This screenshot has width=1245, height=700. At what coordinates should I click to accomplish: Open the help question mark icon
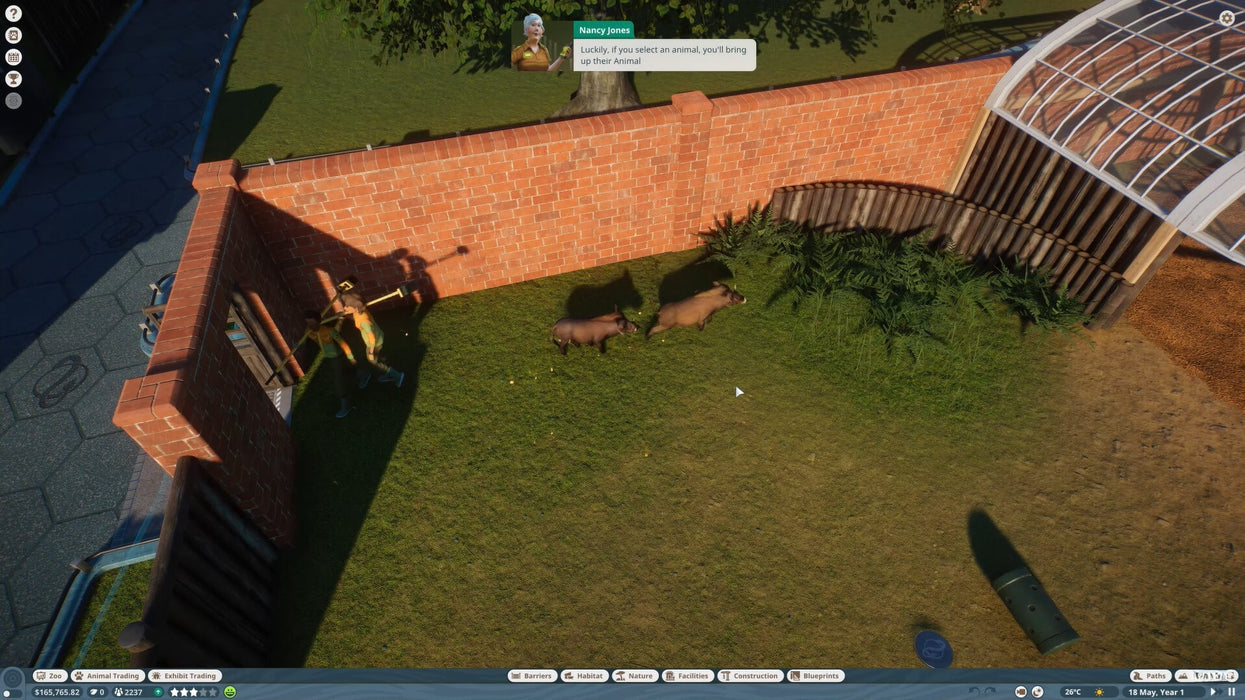[x=14, y=14]
